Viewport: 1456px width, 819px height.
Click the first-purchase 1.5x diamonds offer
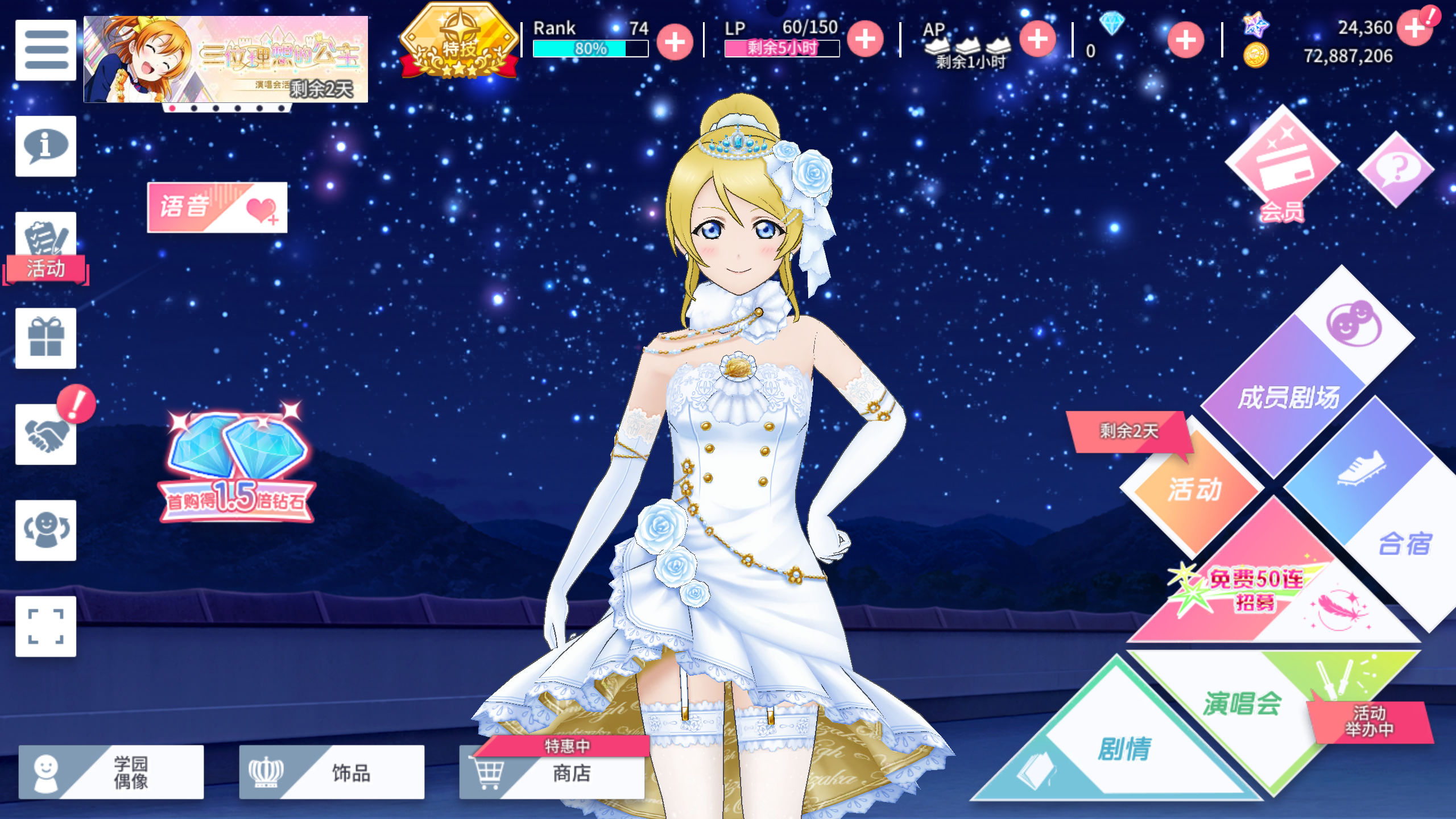(237, 466)
